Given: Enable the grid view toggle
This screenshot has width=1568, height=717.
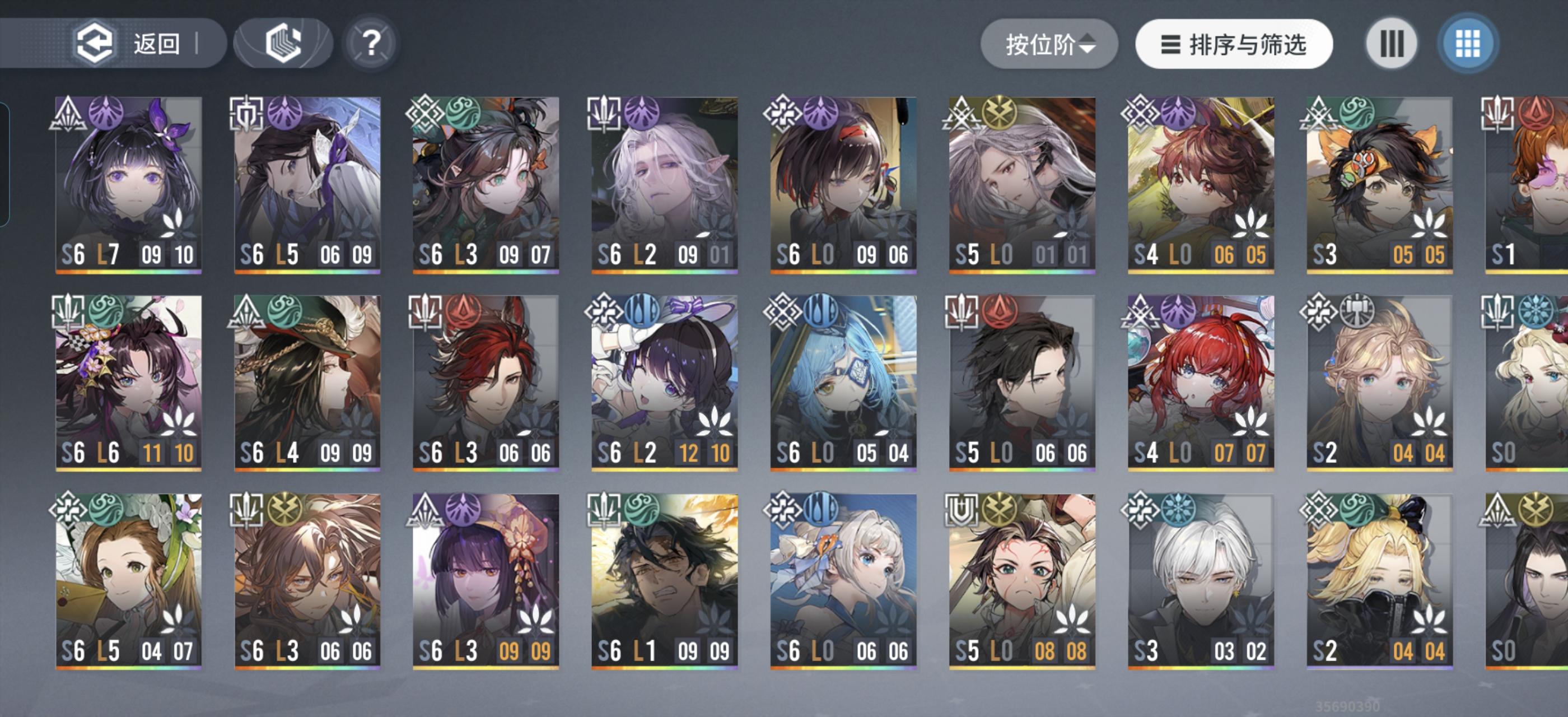Looking at the screenshot, I should 1467,43.
